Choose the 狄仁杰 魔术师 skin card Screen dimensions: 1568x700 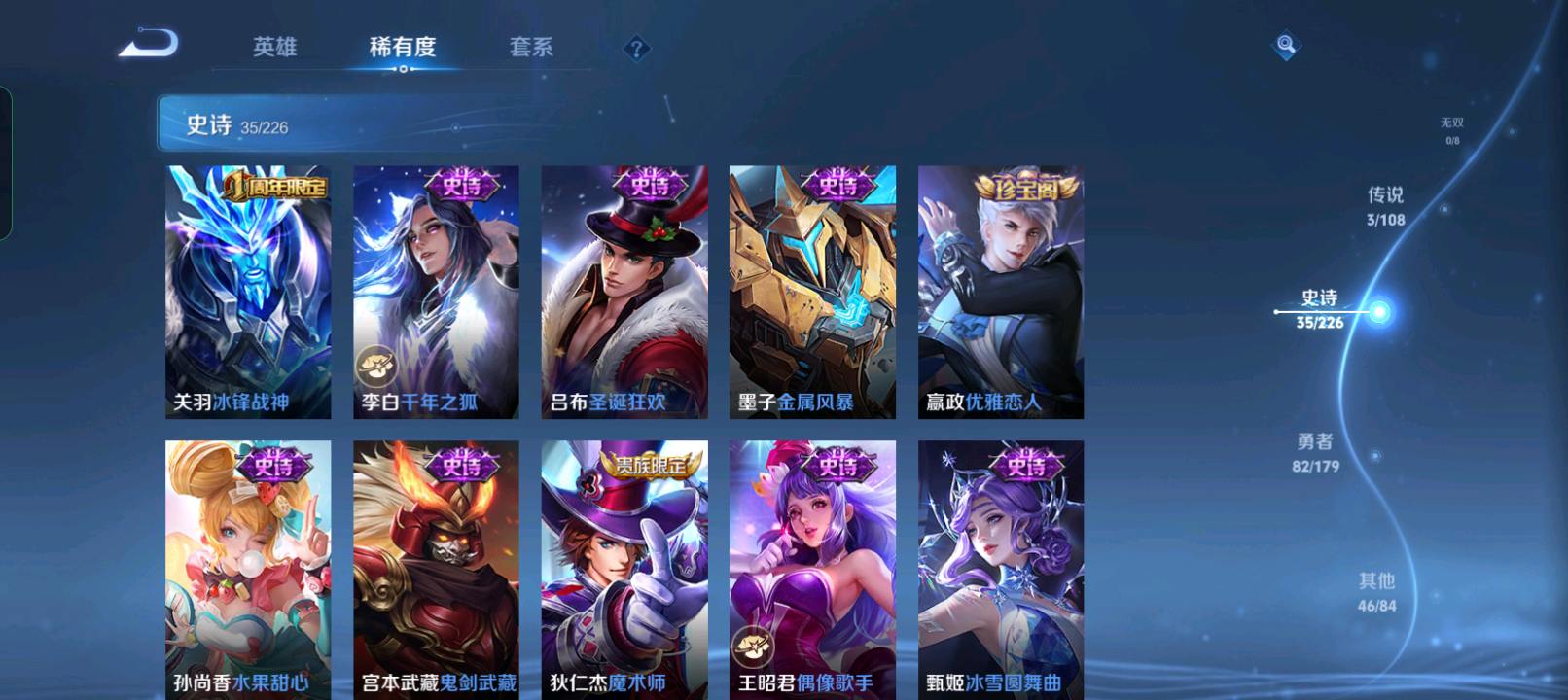(x=624, y=569)
